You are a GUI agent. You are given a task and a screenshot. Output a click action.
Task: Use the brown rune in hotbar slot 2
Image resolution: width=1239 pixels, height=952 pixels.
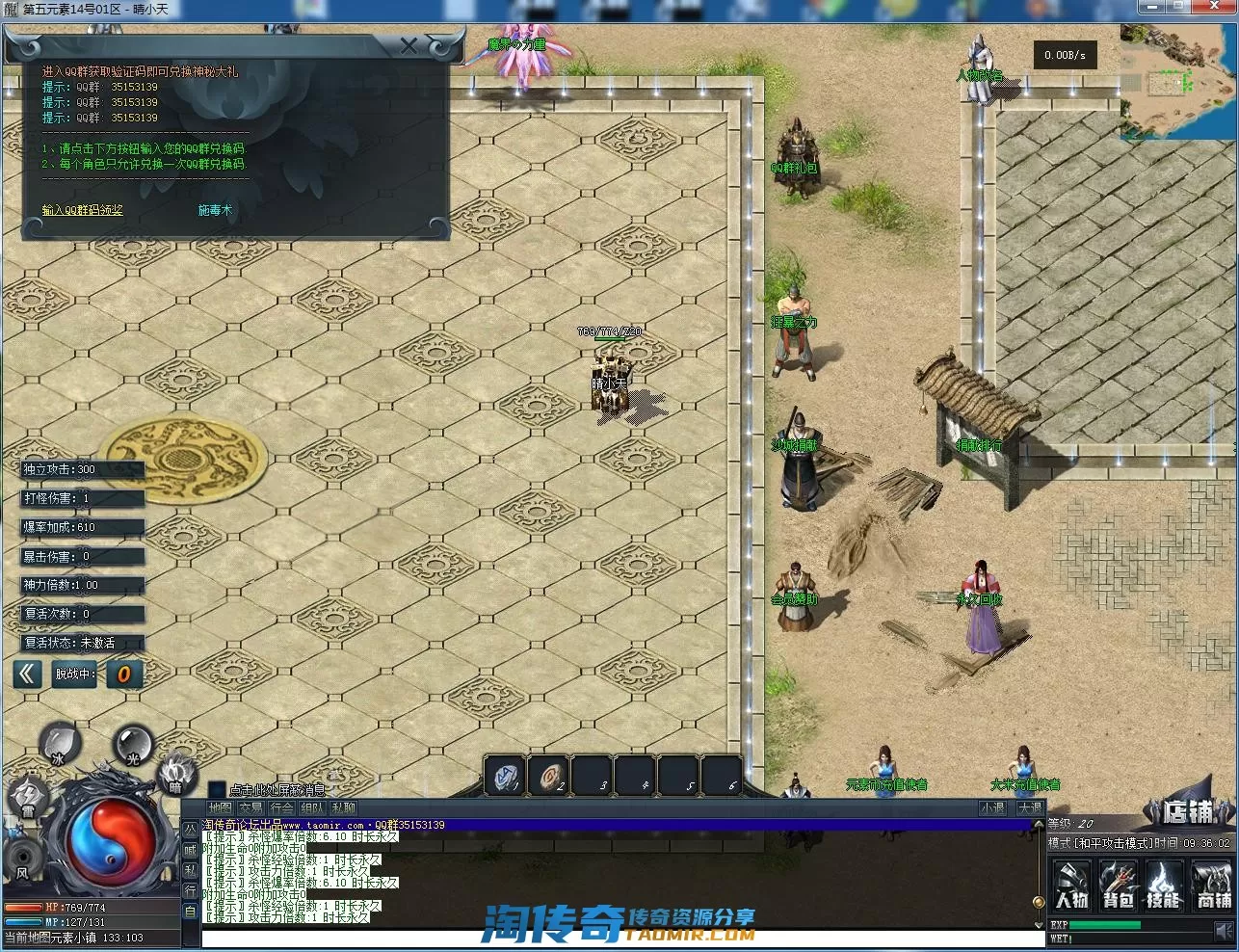(549, 776)
